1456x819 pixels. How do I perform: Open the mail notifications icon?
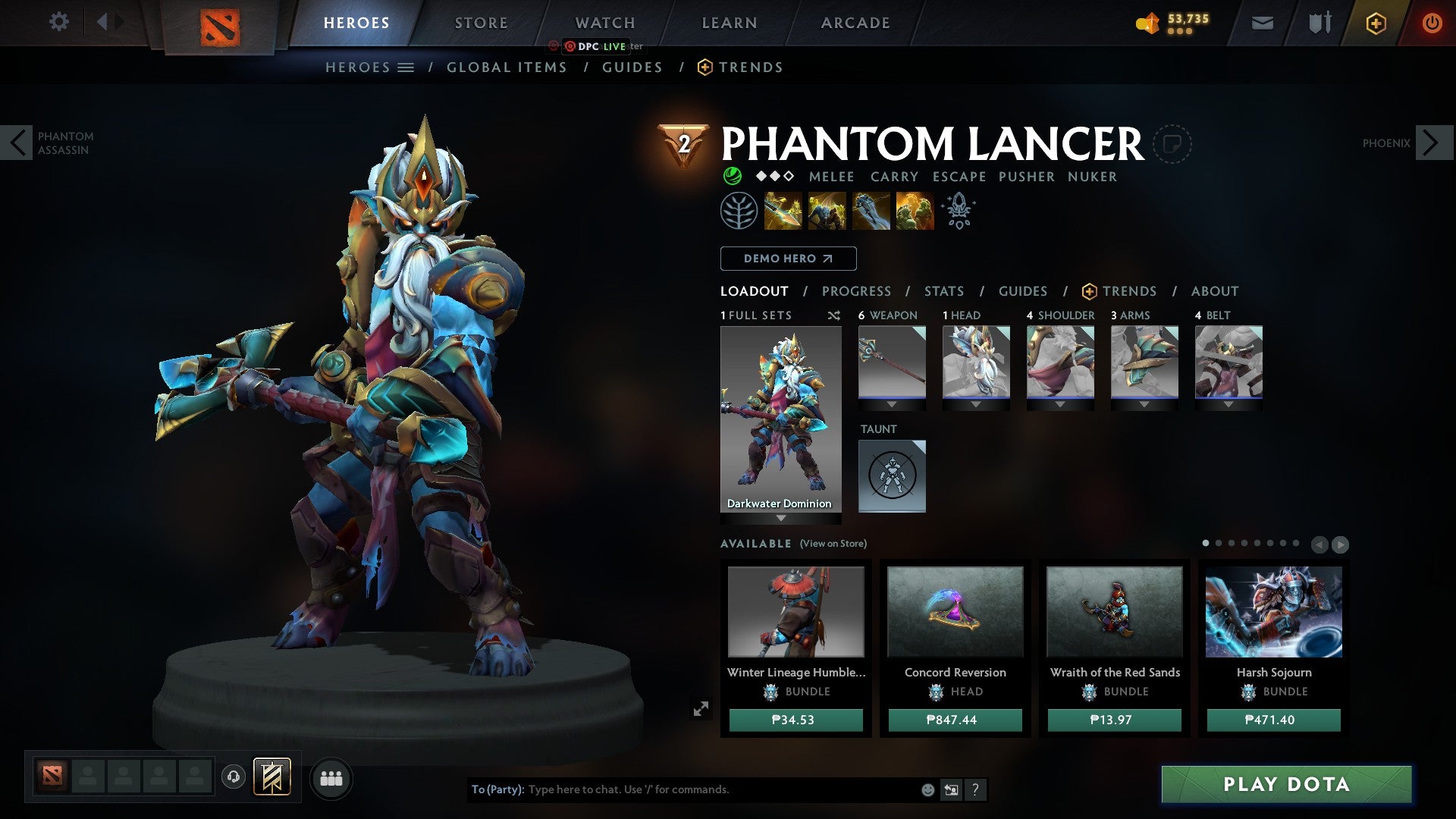1262,23
